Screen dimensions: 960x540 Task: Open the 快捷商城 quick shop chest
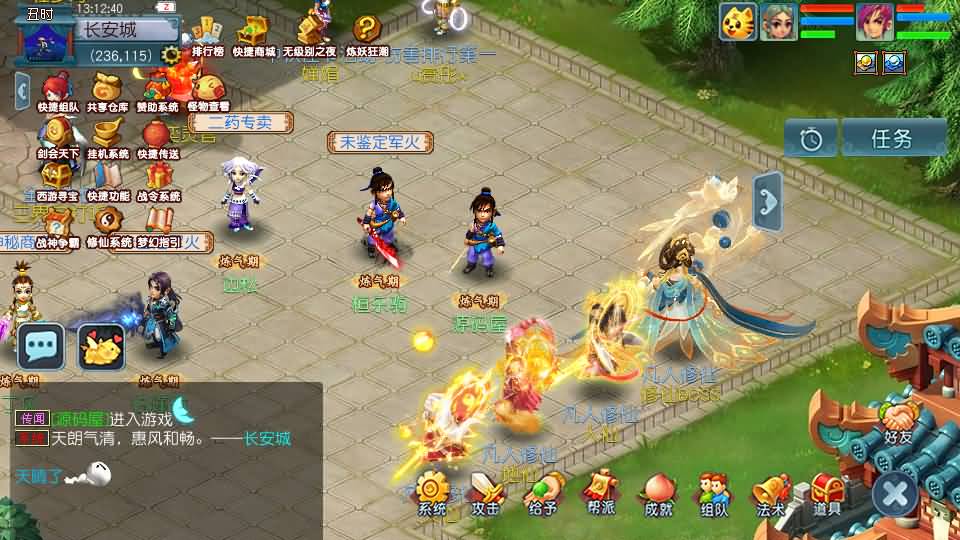click(254, 34)
